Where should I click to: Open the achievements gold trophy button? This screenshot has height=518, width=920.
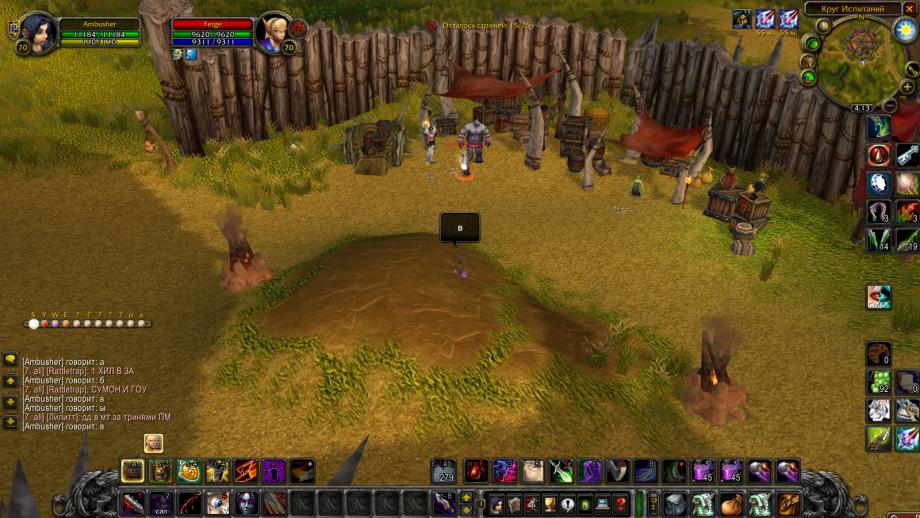(x=549, y=504)
